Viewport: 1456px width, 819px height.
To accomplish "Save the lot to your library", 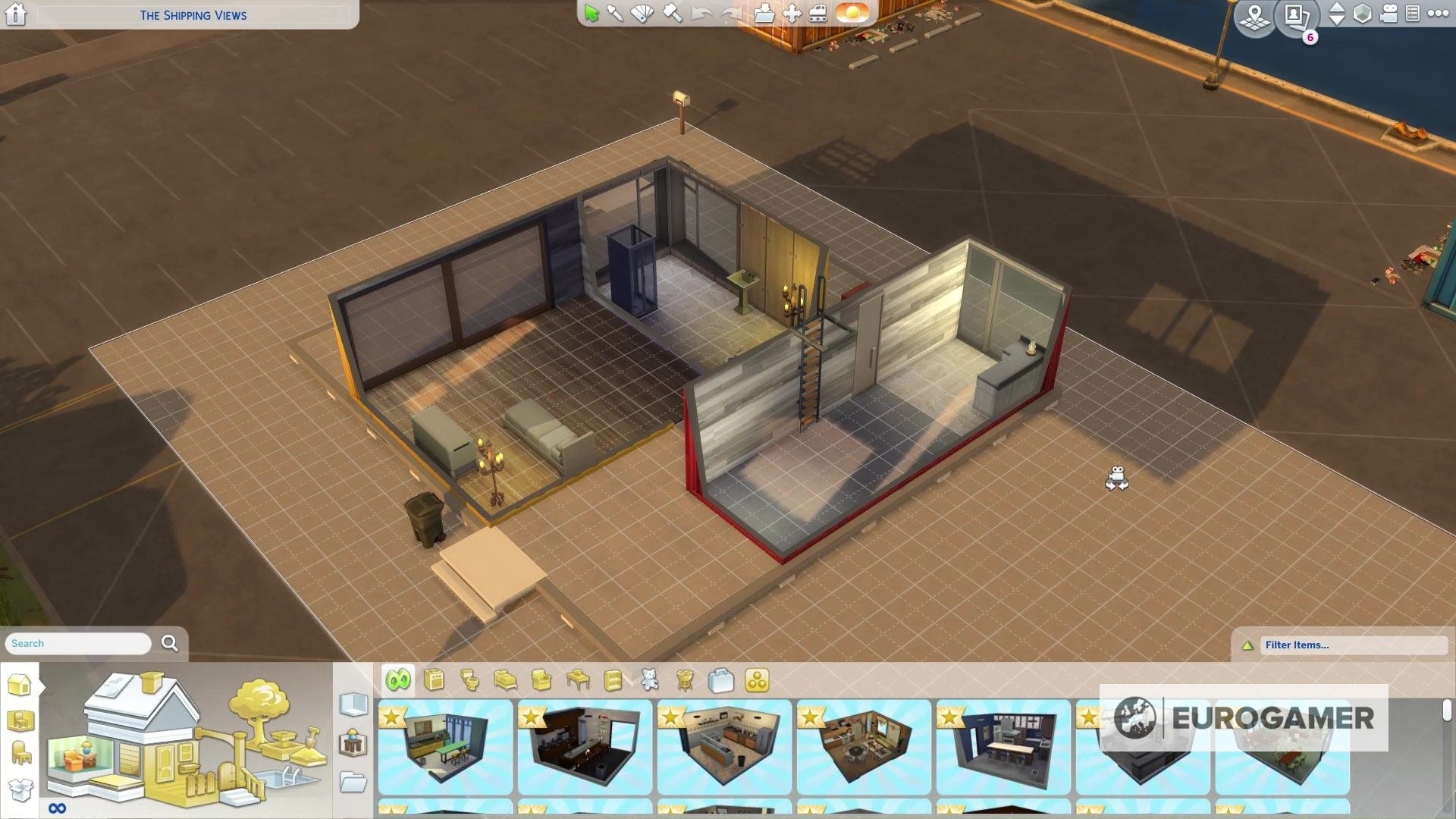I will pyautogui.click(x=764, y=14).
